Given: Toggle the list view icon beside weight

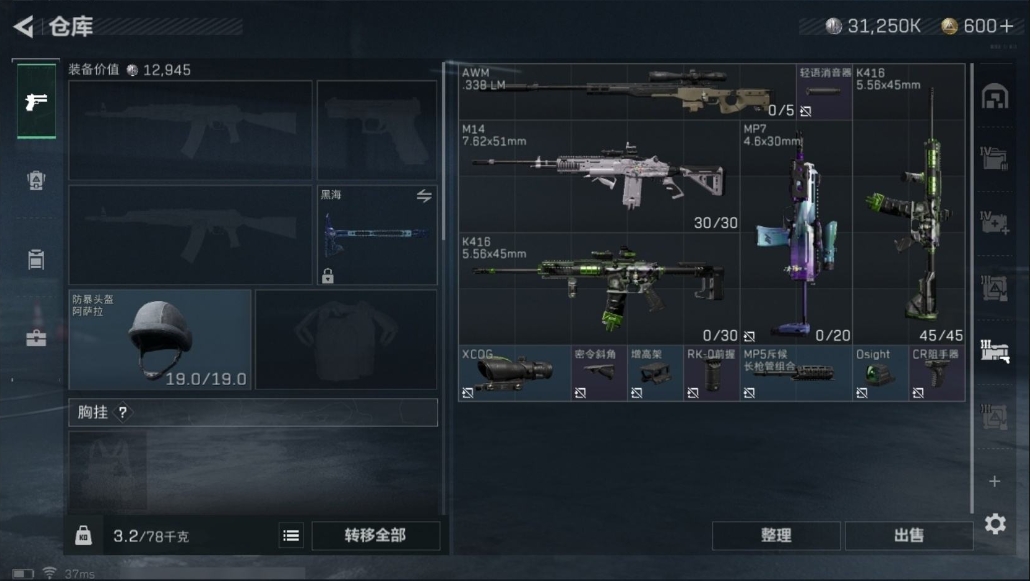Looking at the screenshot, I should (x=291, y=536).
